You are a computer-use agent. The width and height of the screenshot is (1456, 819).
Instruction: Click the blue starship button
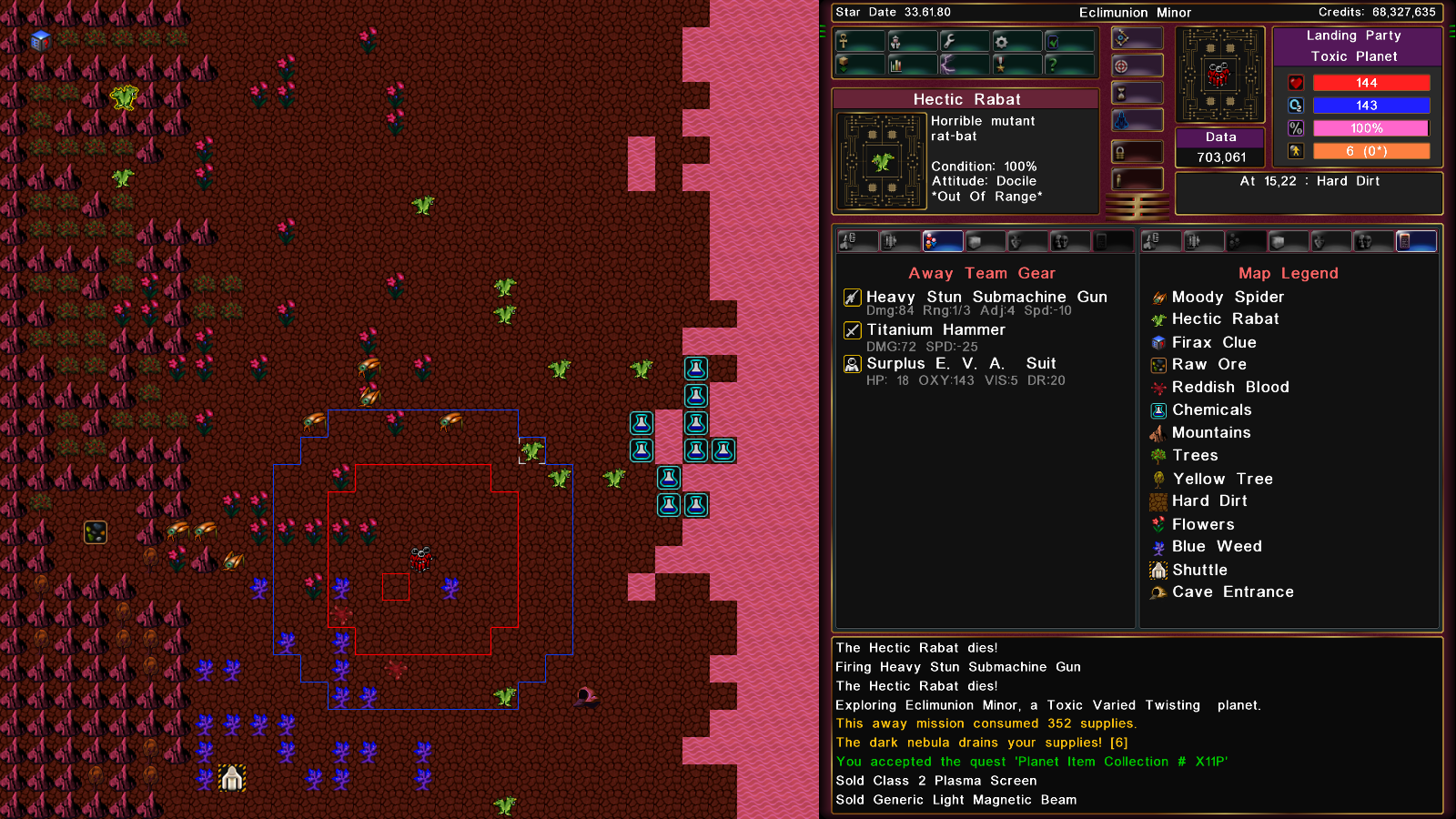[1137, 120]
